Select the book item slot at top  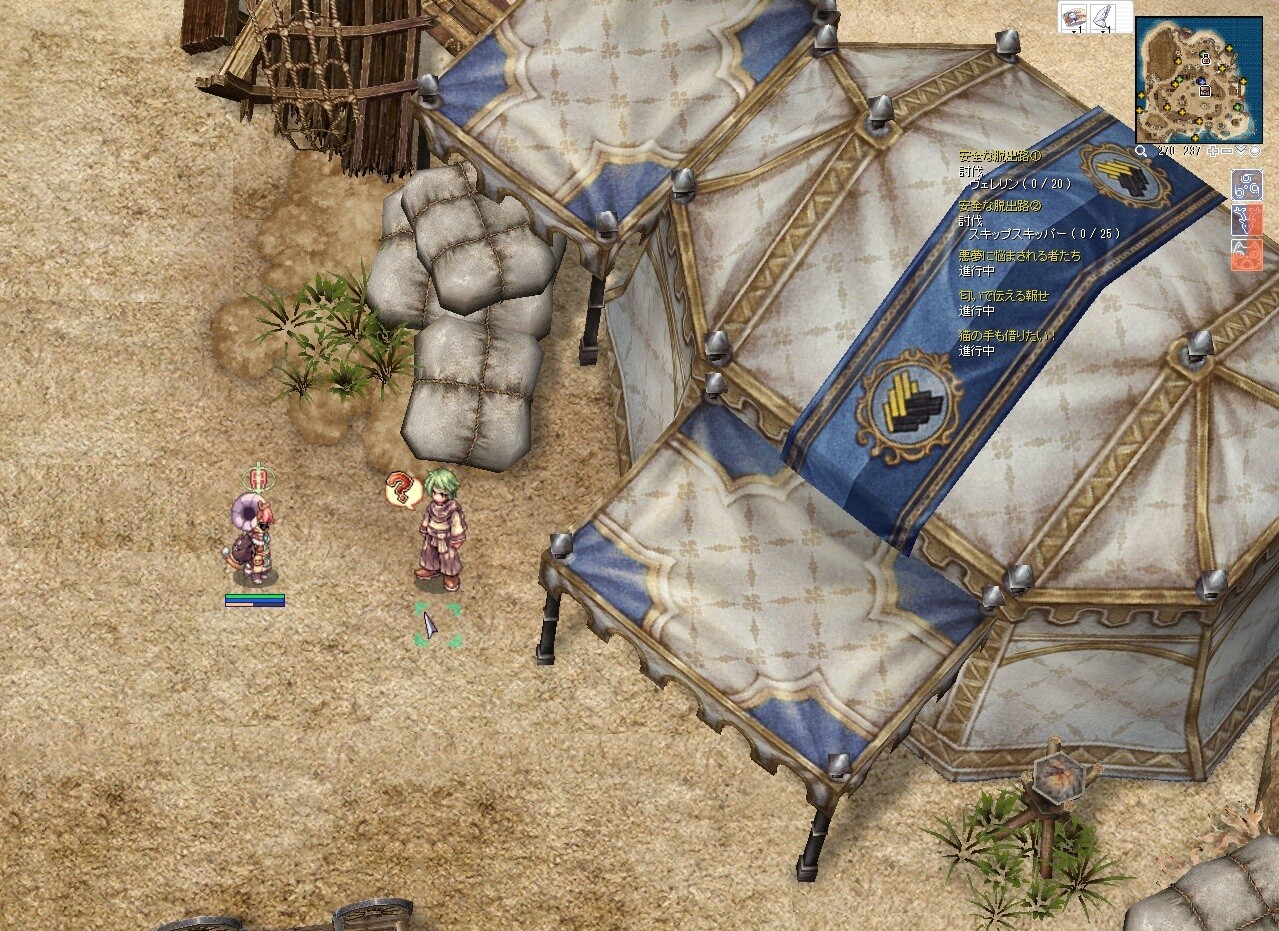click(1076, 18)
